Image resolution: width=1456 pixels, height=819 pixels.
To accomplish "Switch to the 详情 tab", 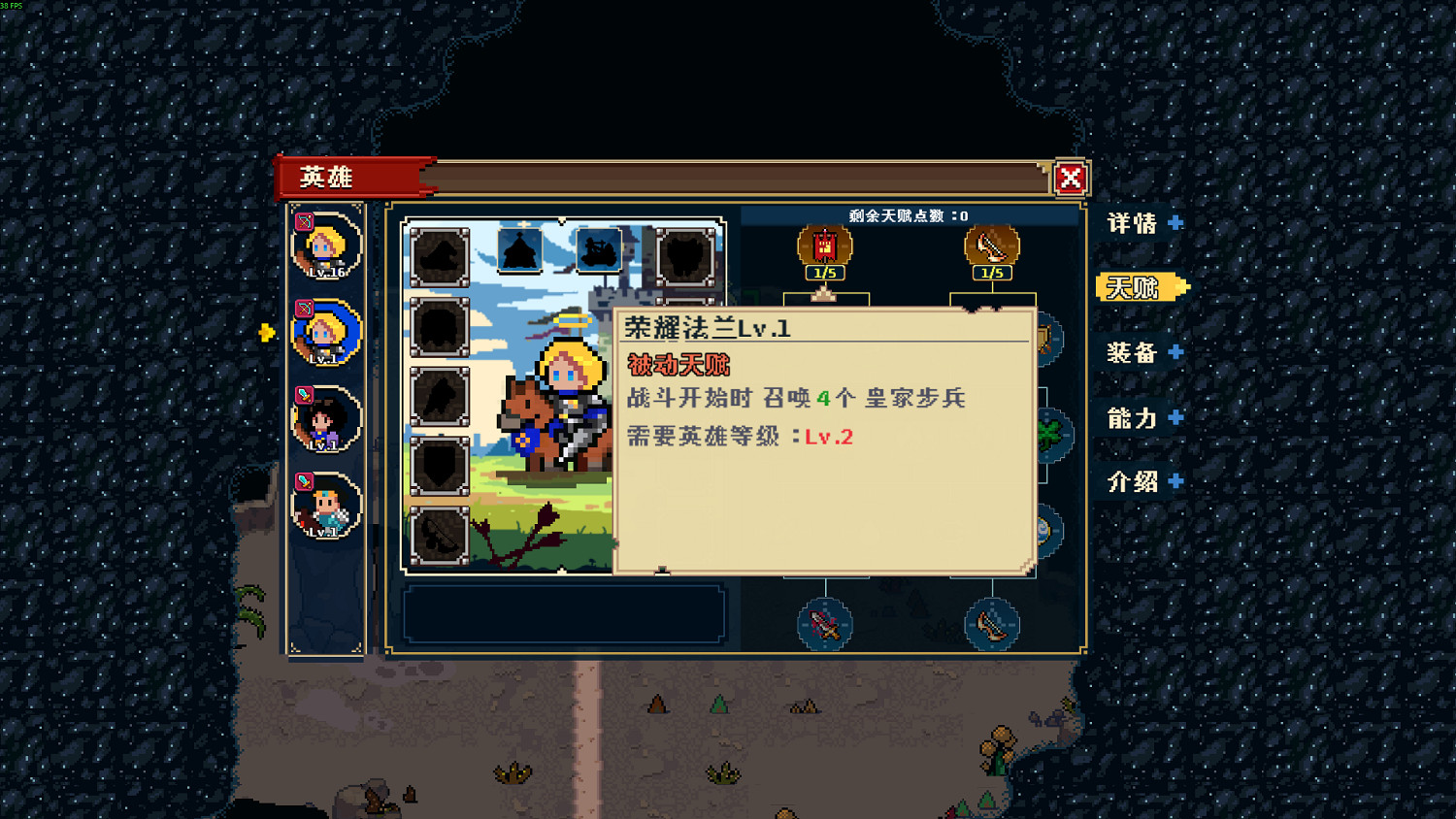I will click(x=1136, y=223).
